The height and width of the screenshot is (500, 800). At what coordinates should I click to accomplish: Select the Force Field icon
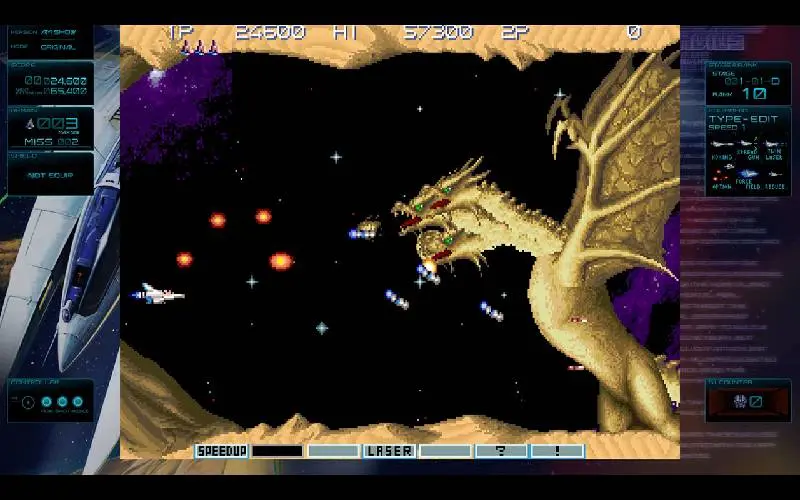(747, 176)
